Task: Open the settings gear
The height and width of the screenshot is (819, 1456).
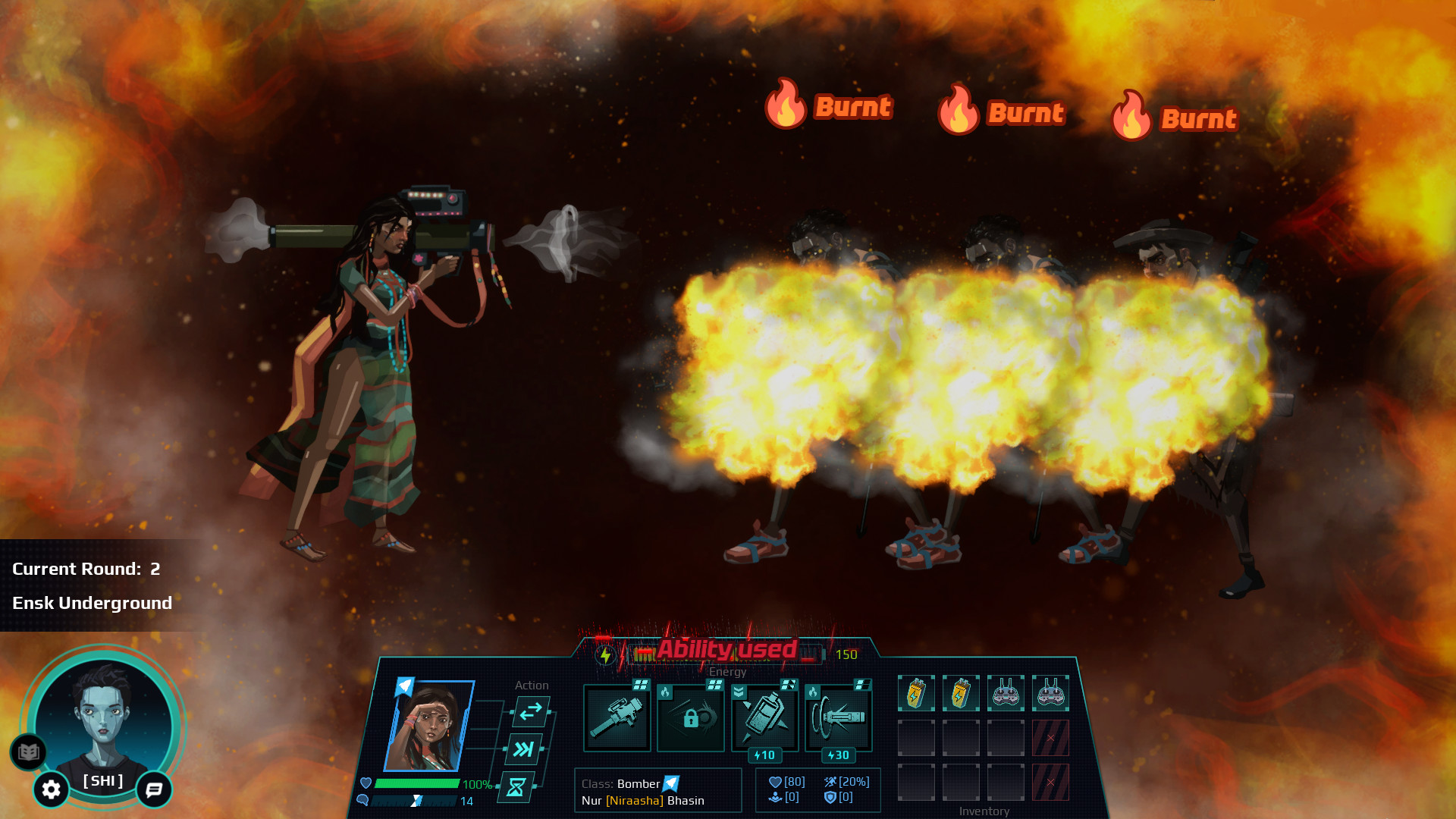Action: tap(50, 790)
